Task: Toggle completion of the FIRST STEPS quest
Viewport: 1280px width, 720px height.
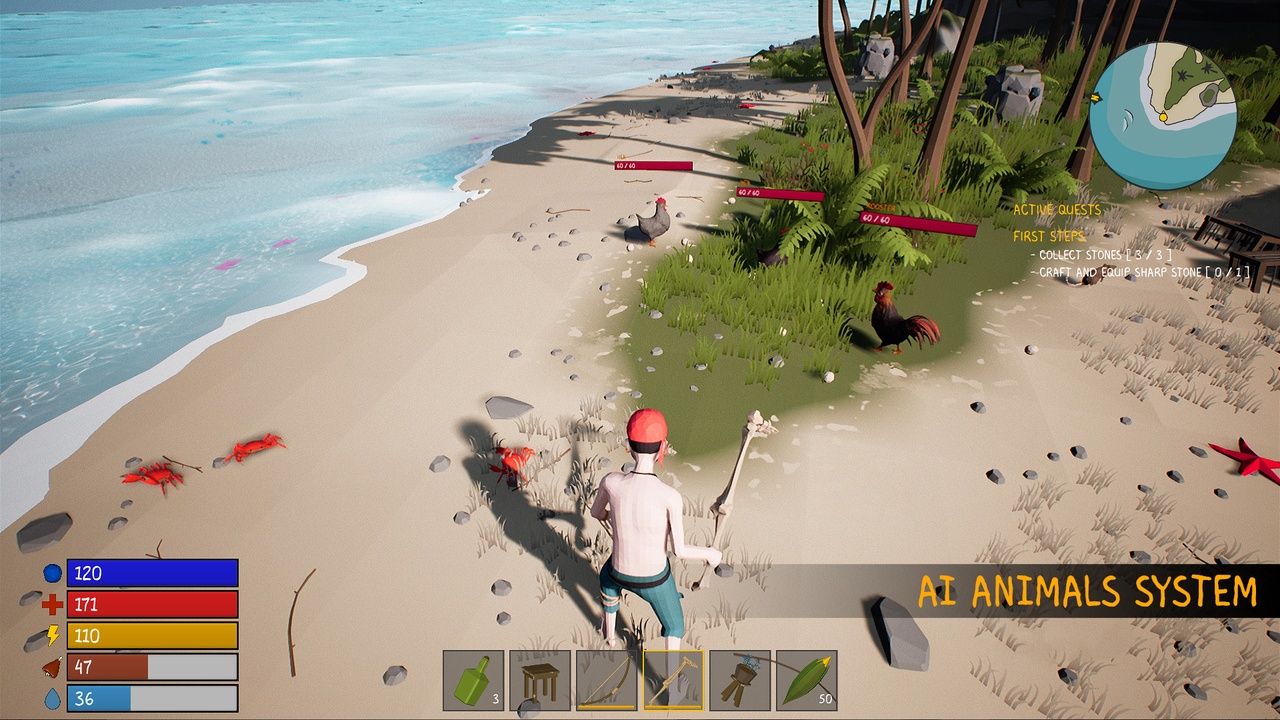Action: 1048,237
